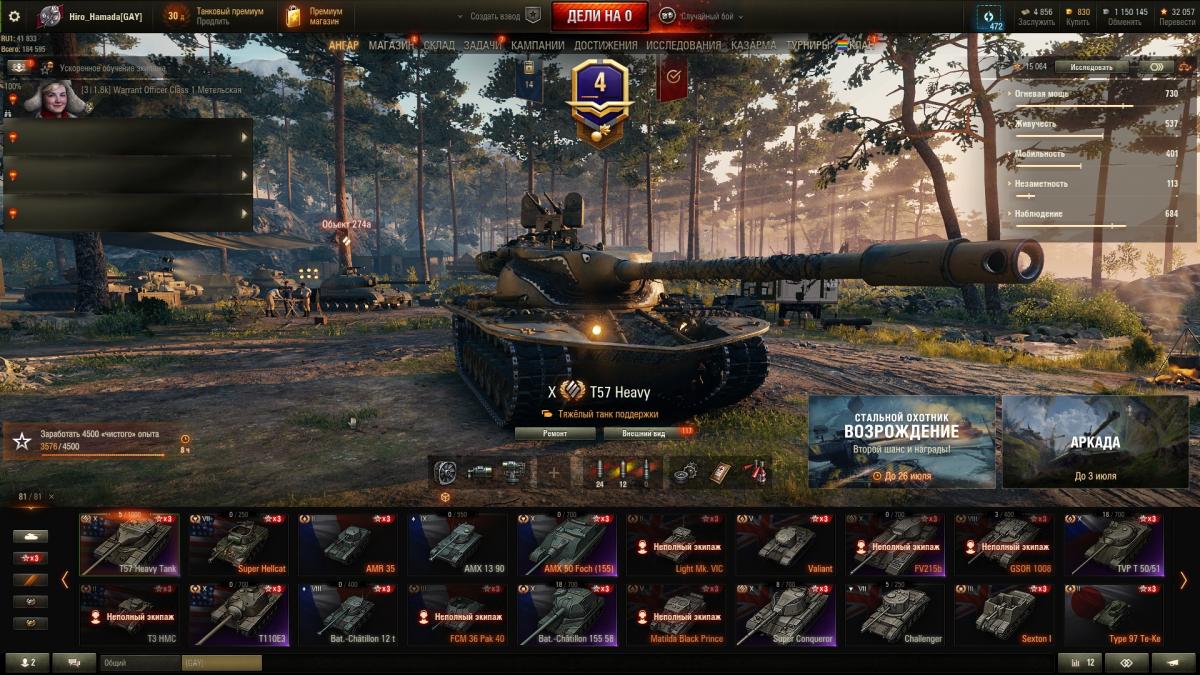This screenshot has height=675, width=1200.
Task: Start battle with the red ДЕЛИ НА 0 button
Action: click(599, 15)
